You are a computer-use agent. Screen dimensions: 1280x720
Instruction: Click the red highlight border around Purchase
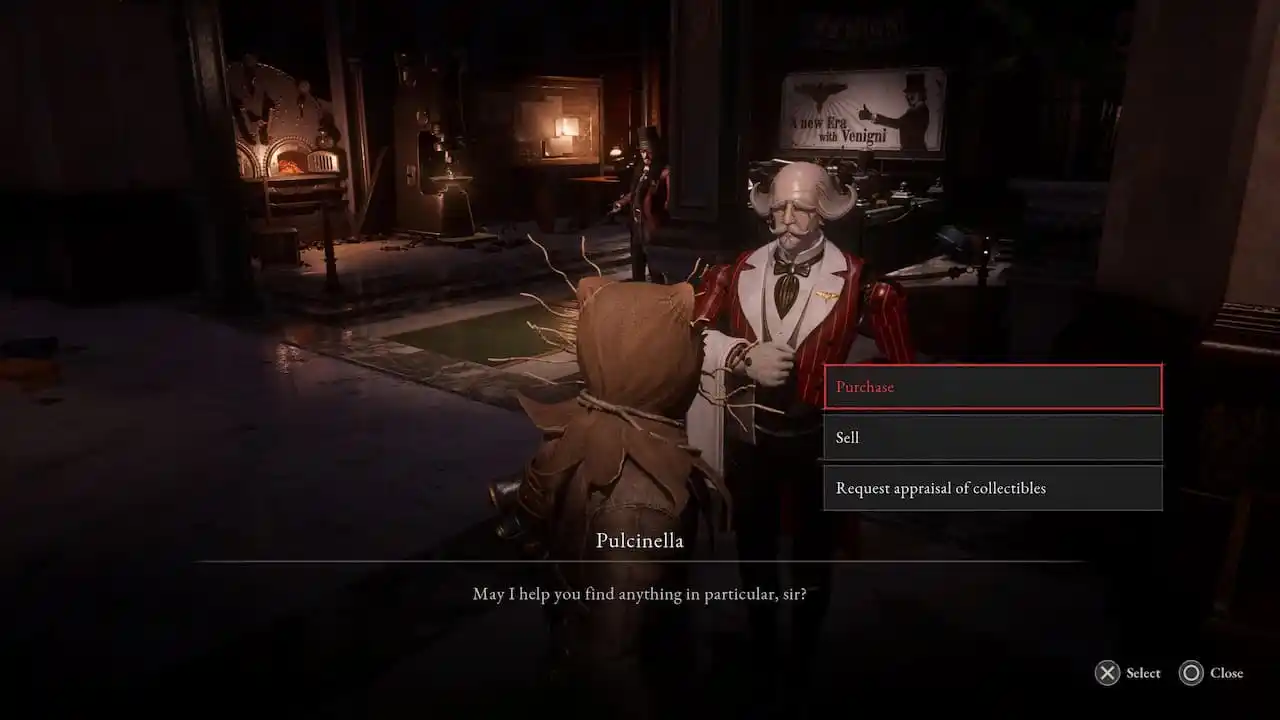pos(992,366)
